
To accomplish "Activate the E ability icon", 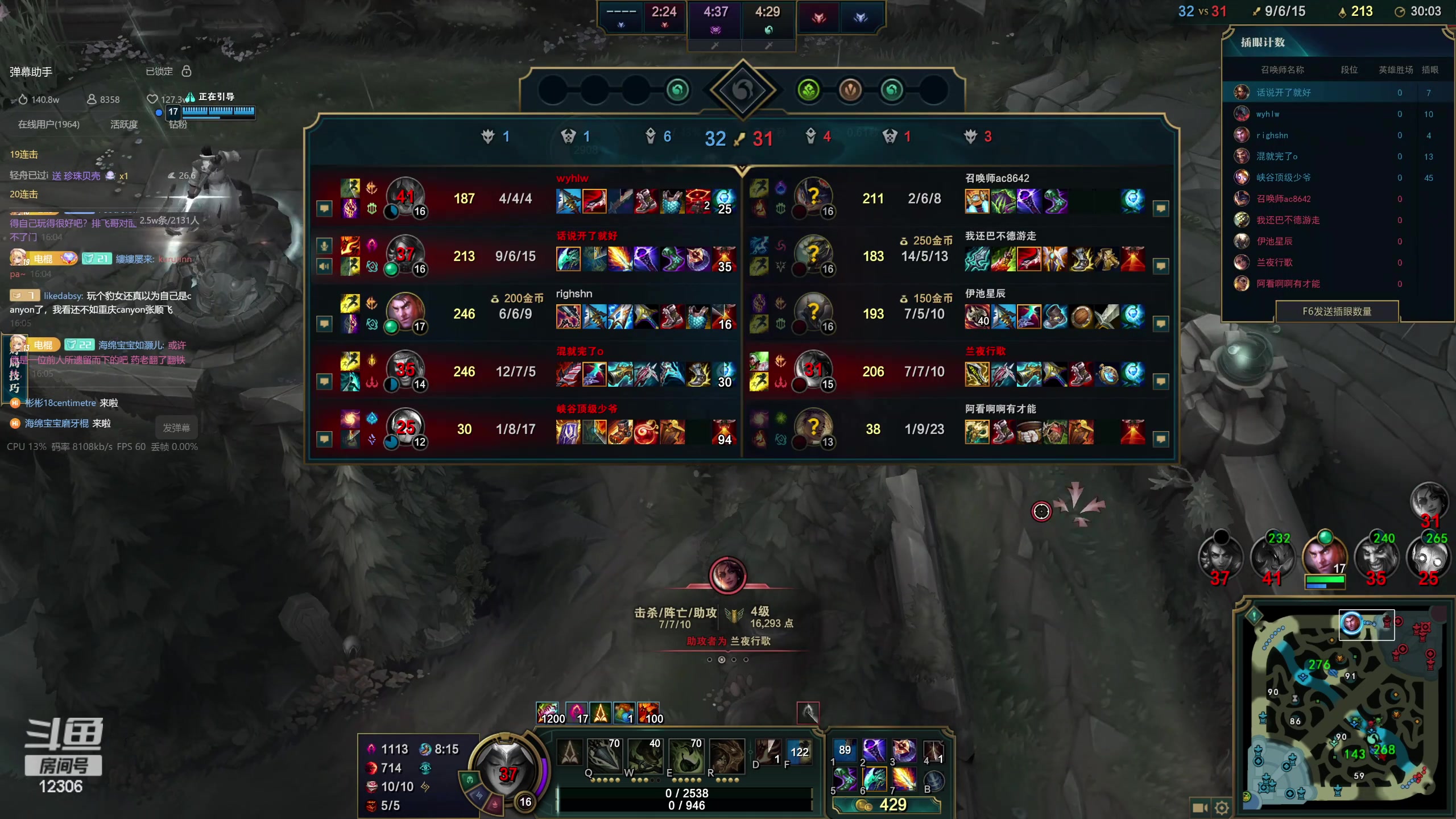I will (686, 756).
